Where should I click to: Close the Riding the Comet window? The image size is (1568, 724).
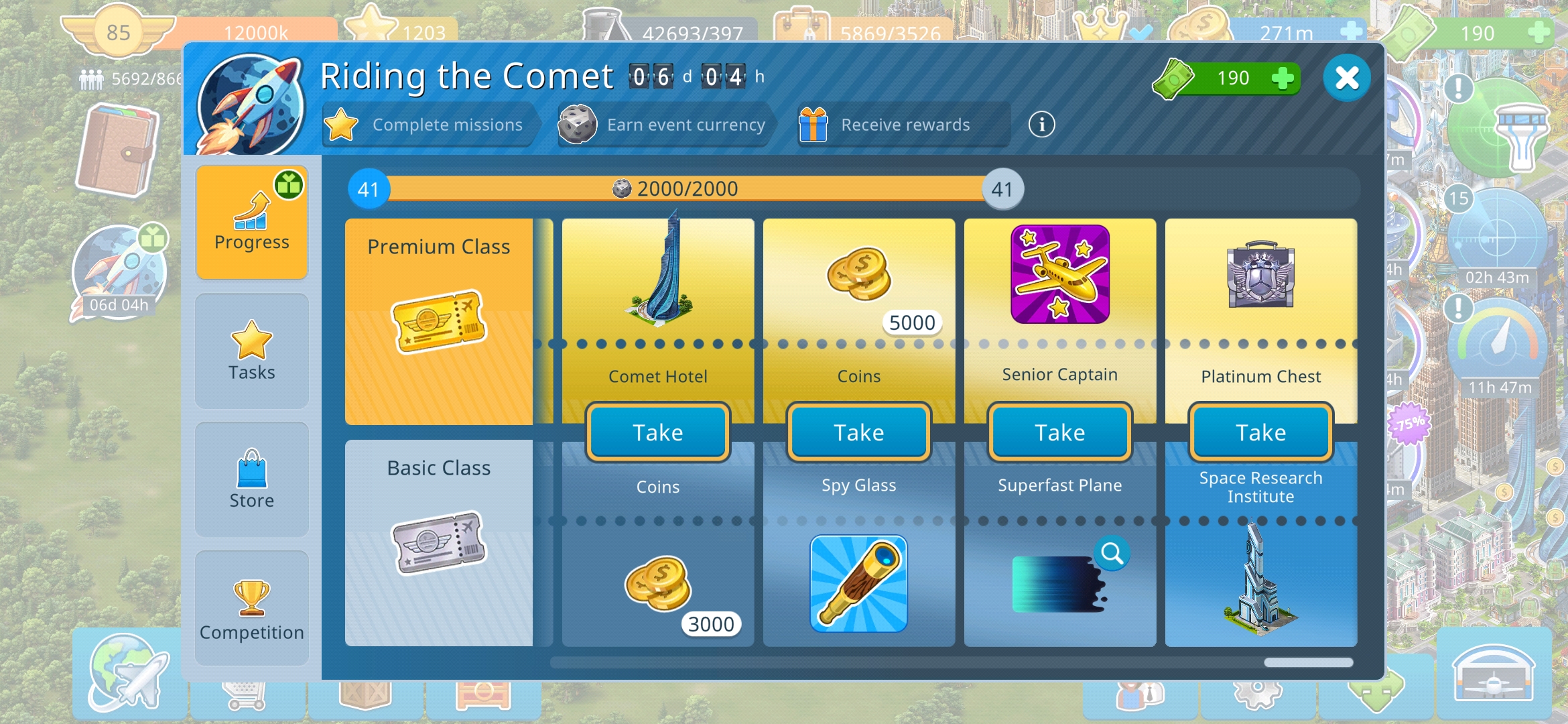(x=1346, y=78)
